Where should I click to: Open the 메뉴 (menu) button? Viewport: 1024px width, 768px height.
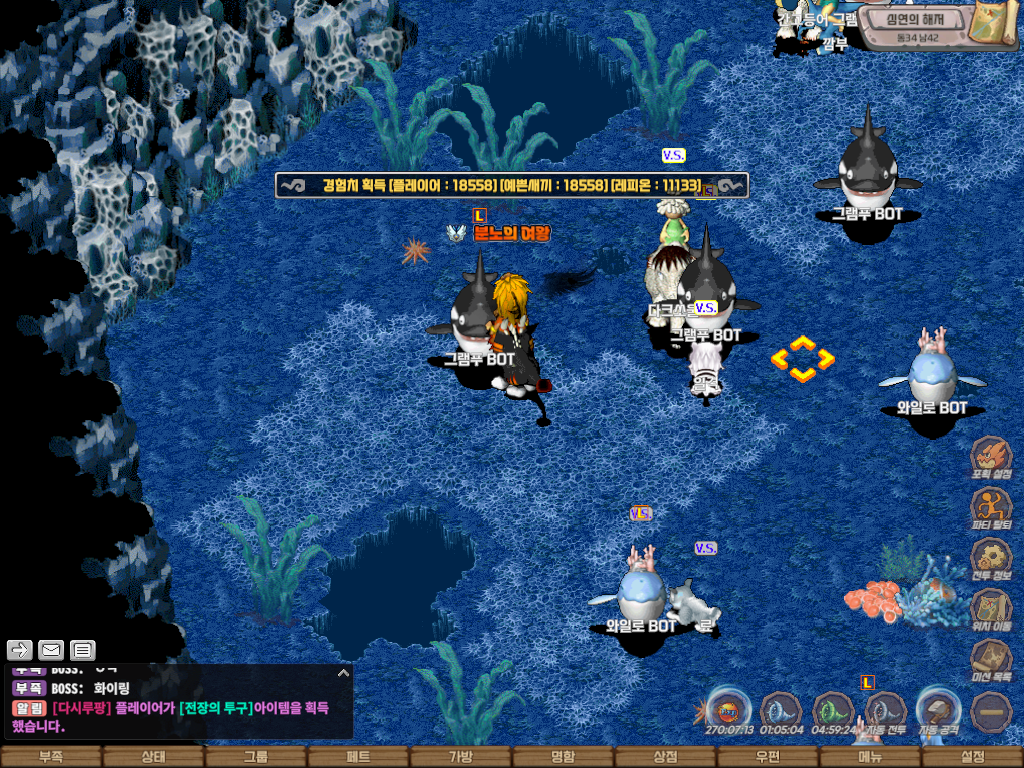tap(870, 757)
